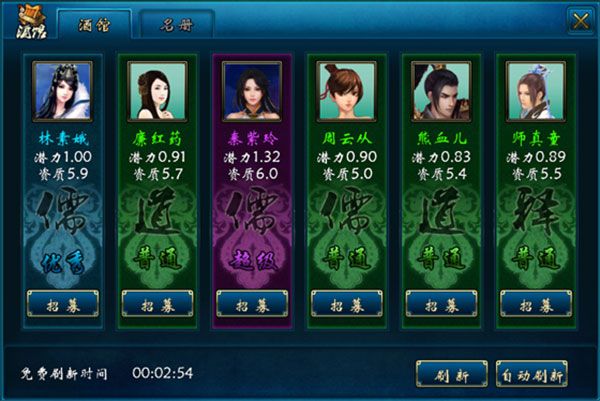Recruit 师真童 with the 招募 button
This screenshot has width=600, height=401.
pyautogui.click(x=536, y=303)
